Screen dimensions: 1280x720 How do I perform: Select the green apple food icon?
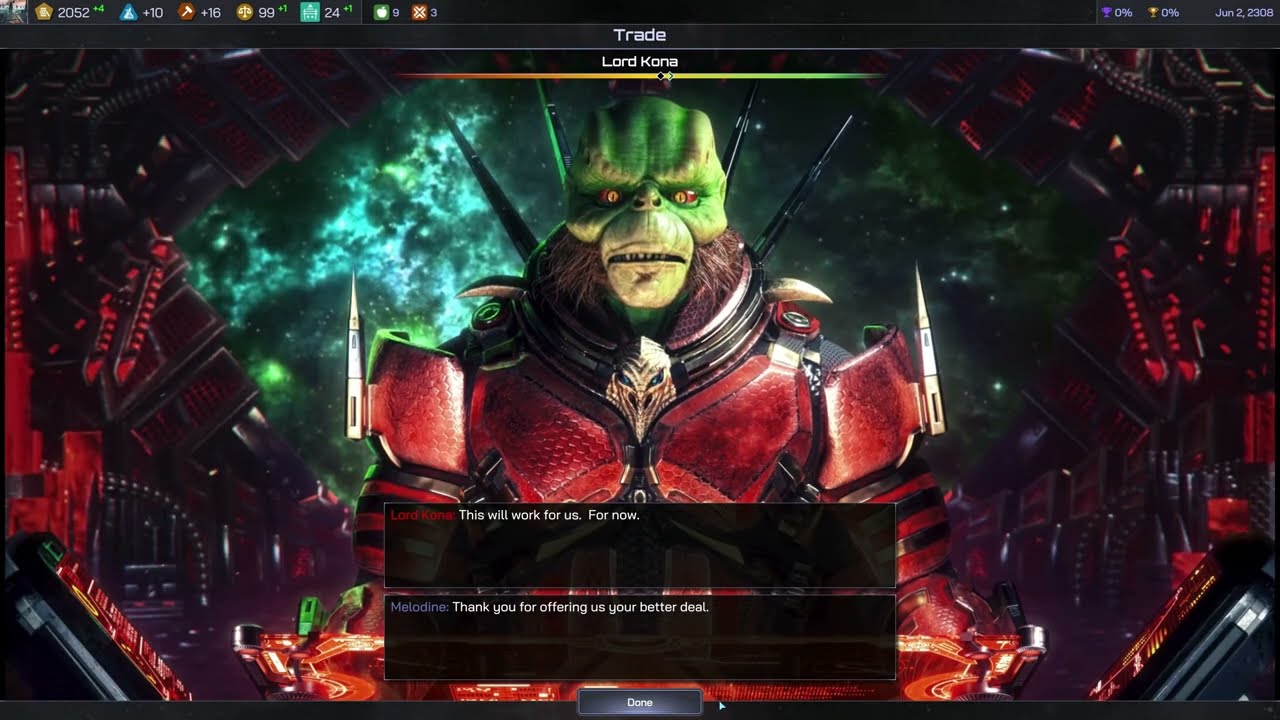(x=381, y=12)
